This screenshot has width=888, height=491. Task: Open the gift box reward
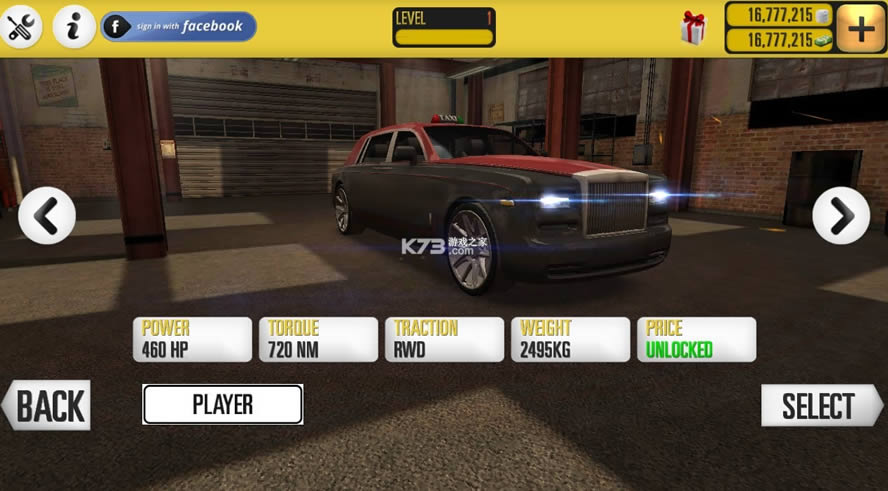(x=693, y=28)
